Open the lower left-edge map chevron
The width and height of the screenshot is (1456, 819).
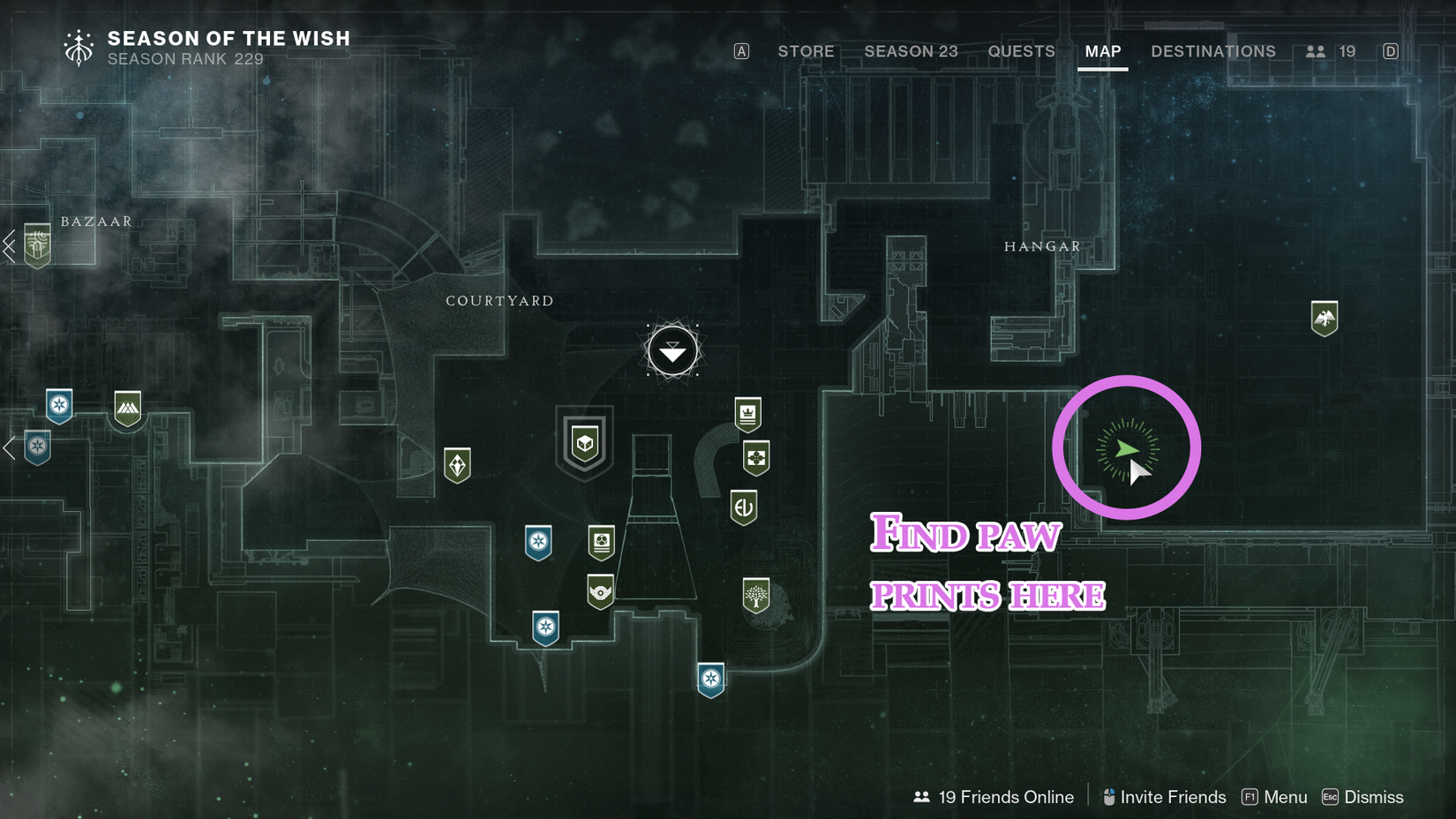9,448
